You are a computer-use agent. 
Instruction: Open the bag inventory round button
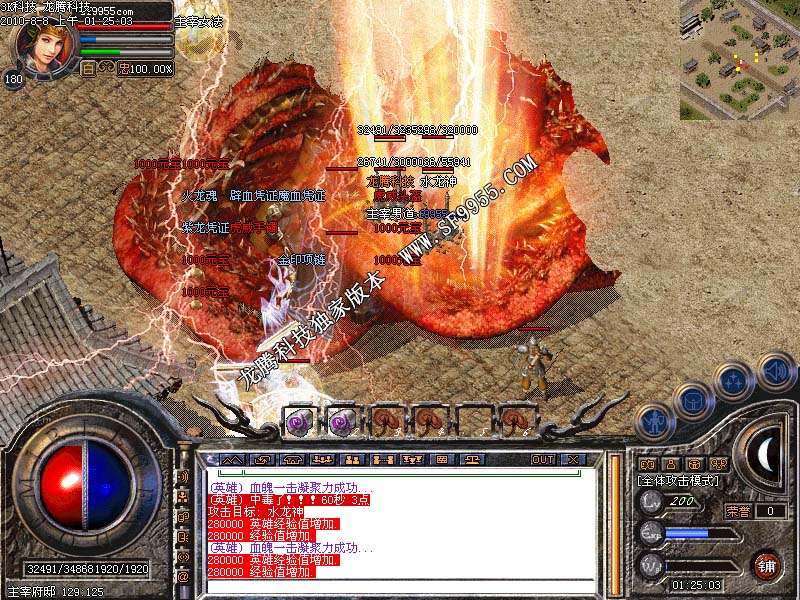[x=692, y=402]
